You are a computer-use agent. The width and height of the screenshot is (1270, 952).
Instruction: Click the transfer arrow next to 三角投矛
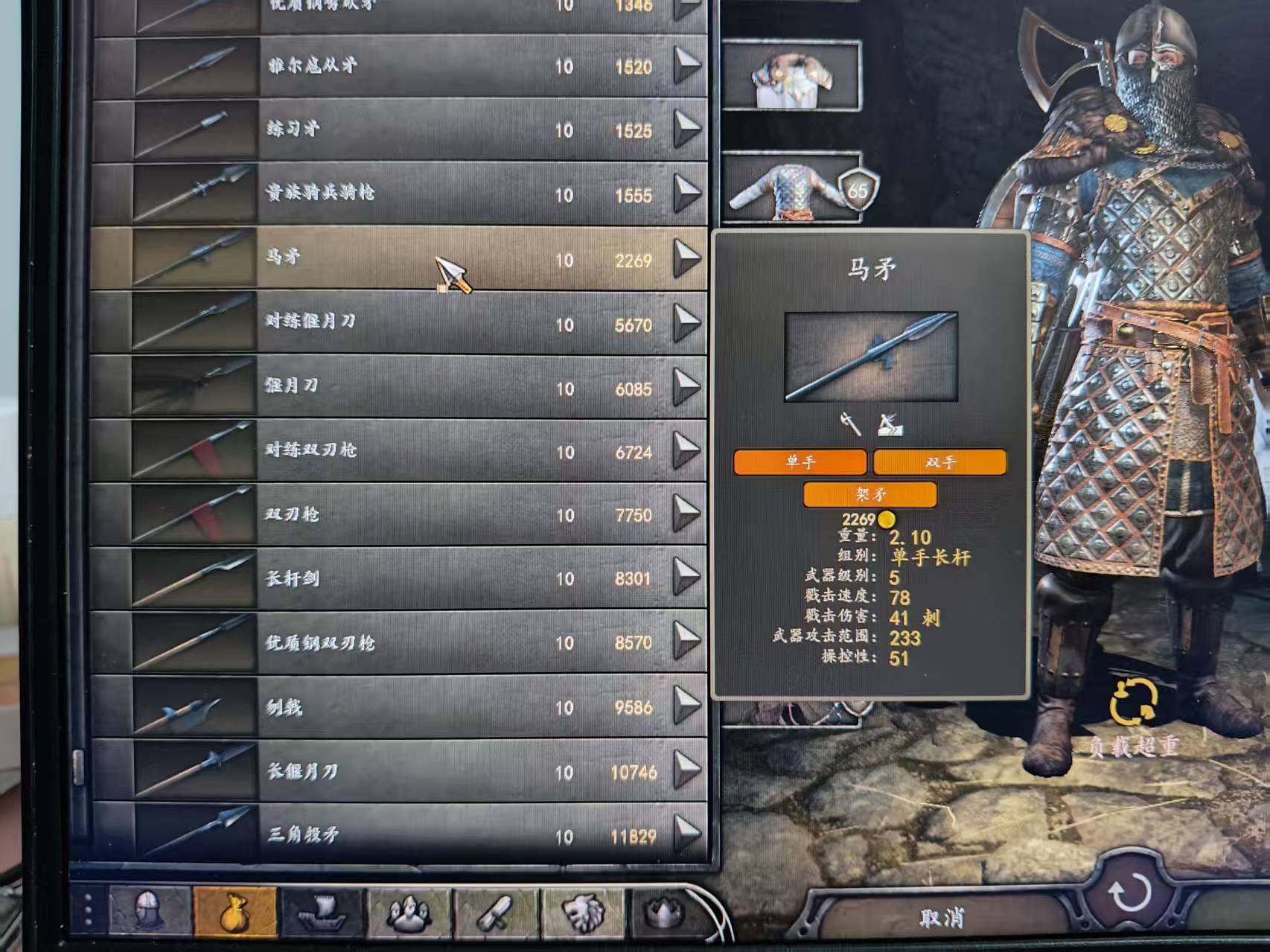coord(686,836)
